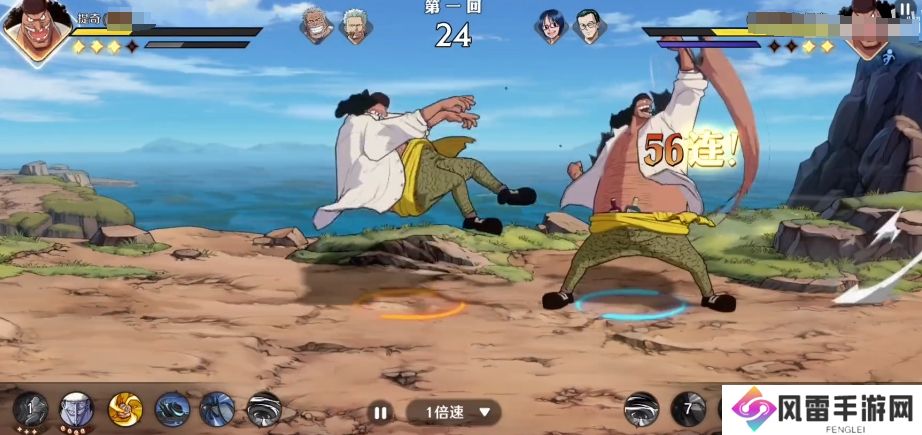Activate the golden spiral skill icon

tap(125, 409)
